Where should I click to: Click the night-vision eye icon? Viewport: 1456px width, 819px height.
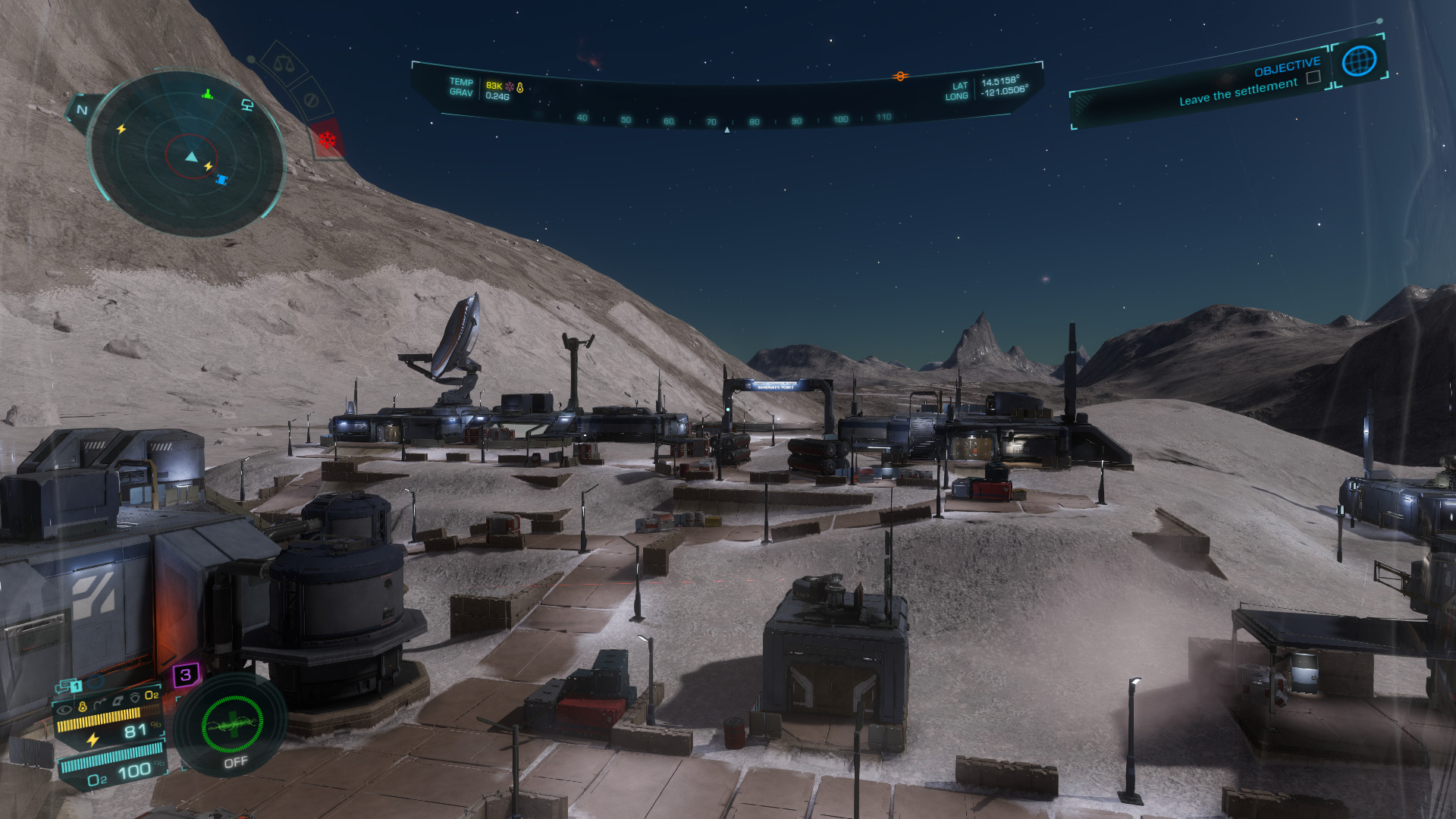click(64, 709)
